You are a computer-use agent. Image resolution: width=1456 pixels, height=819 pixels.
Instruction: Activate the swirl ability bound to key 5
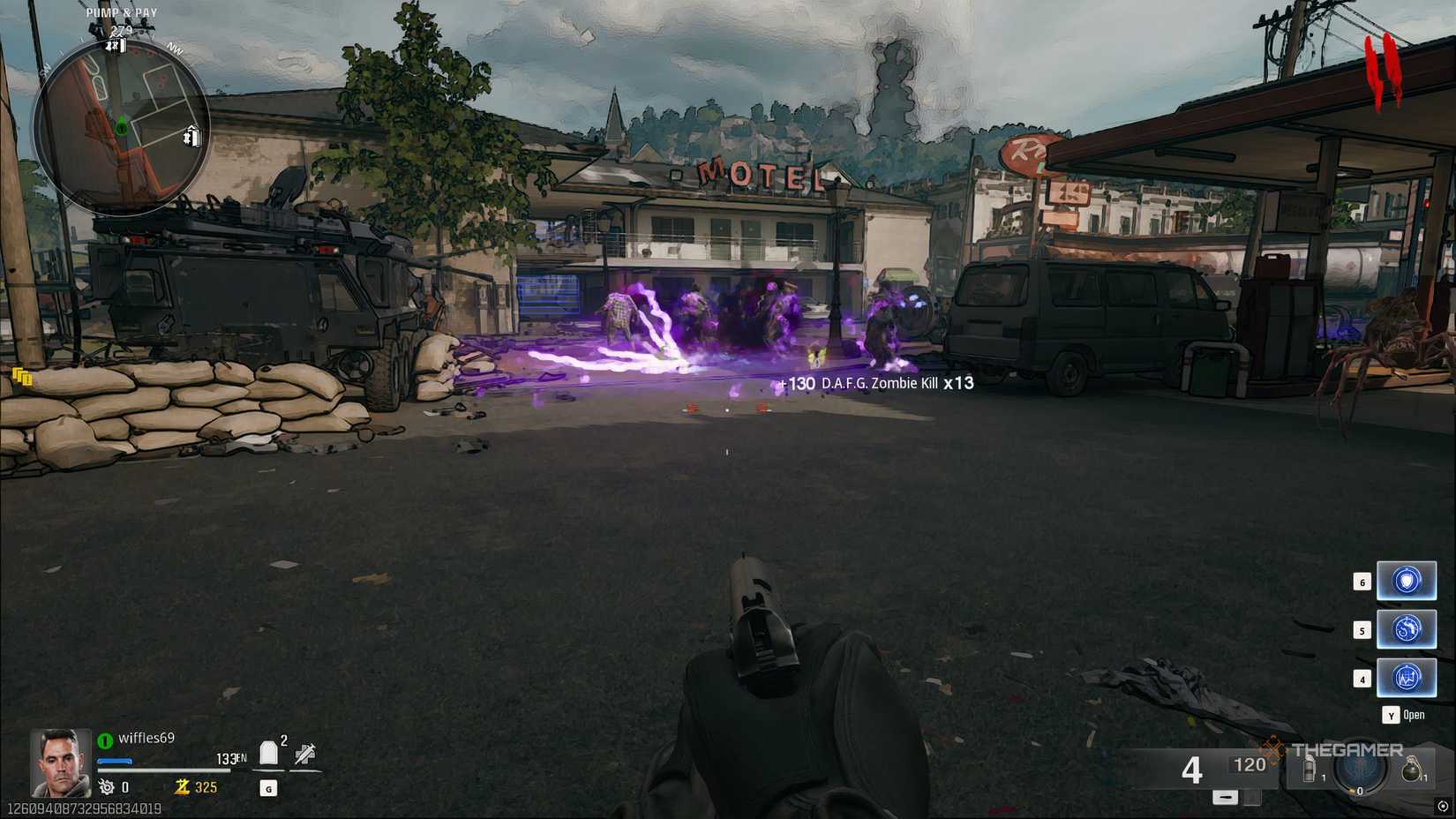coord(1407,629)
